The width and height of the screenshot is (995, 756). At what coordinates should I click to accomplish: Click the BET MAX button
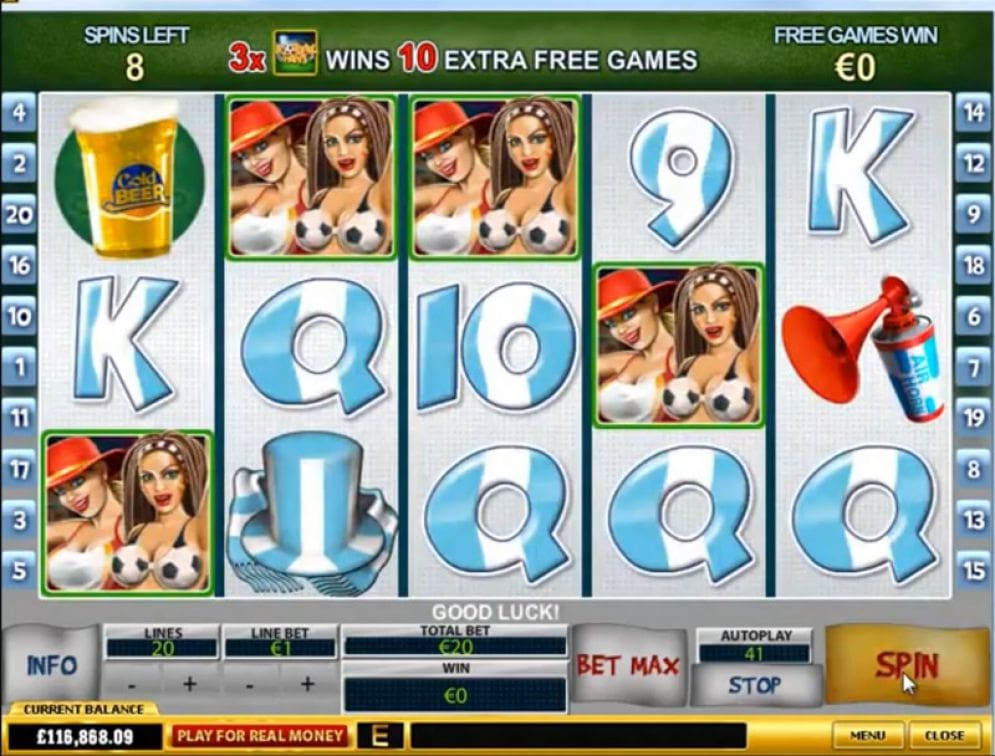click(627, 666)
